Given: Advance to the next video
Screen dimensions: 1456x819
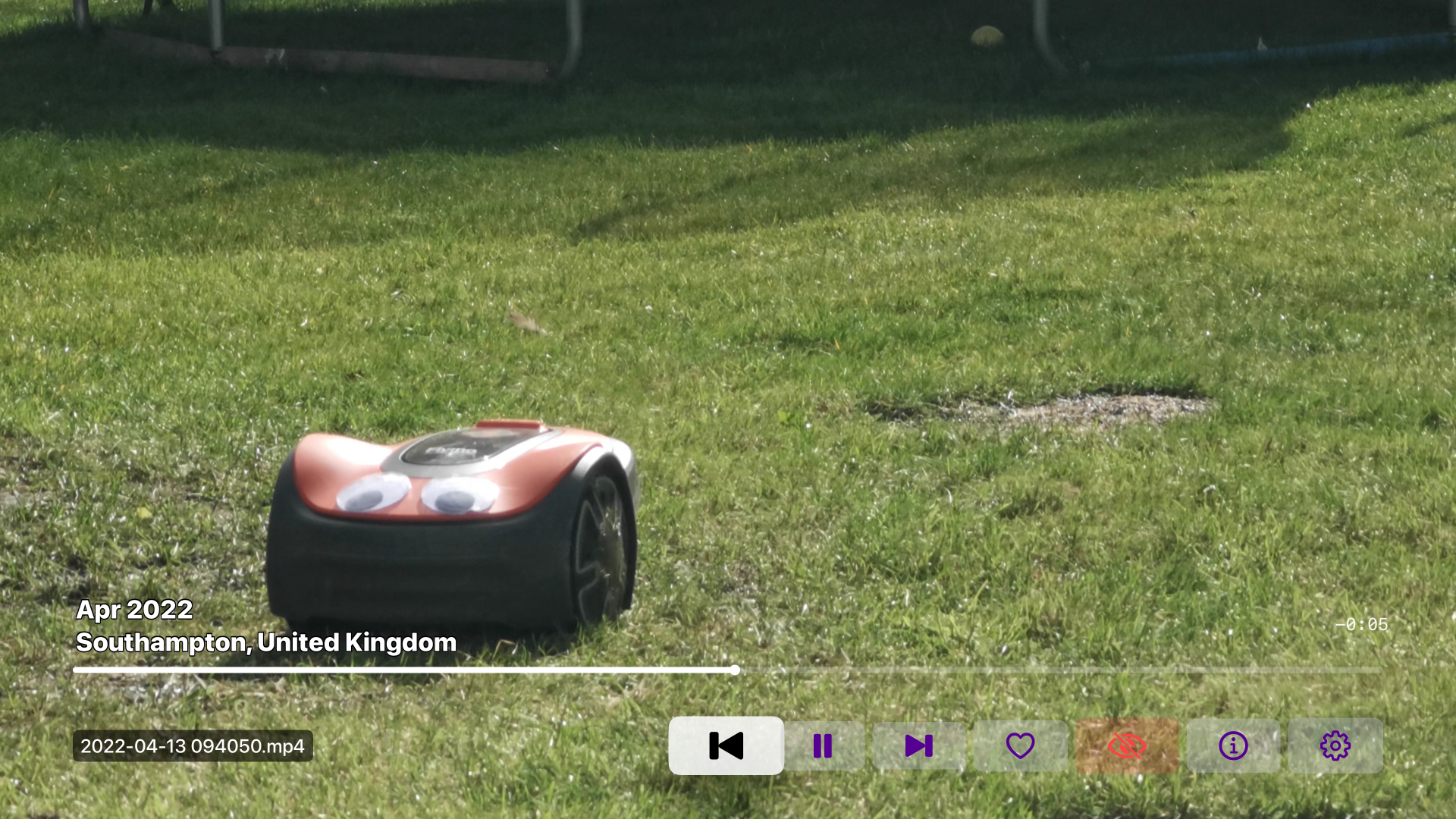Looking at the screenshot, I should tap(918, 745).
